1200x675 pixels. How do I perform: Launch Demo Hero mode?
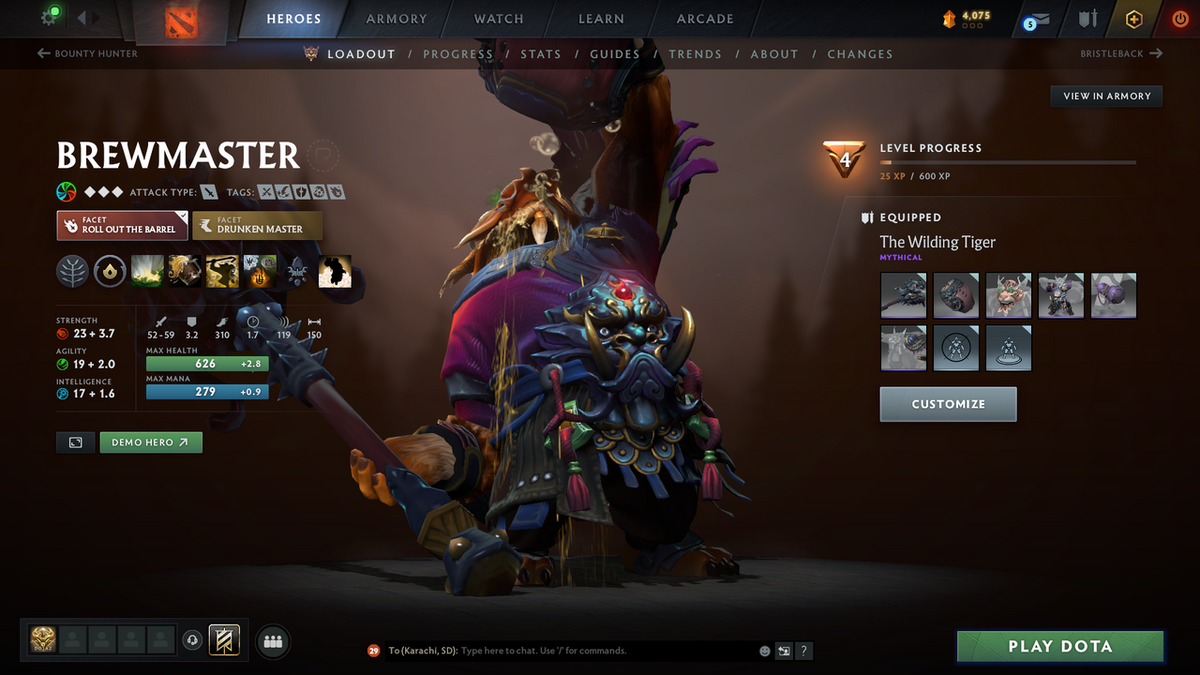151,442
